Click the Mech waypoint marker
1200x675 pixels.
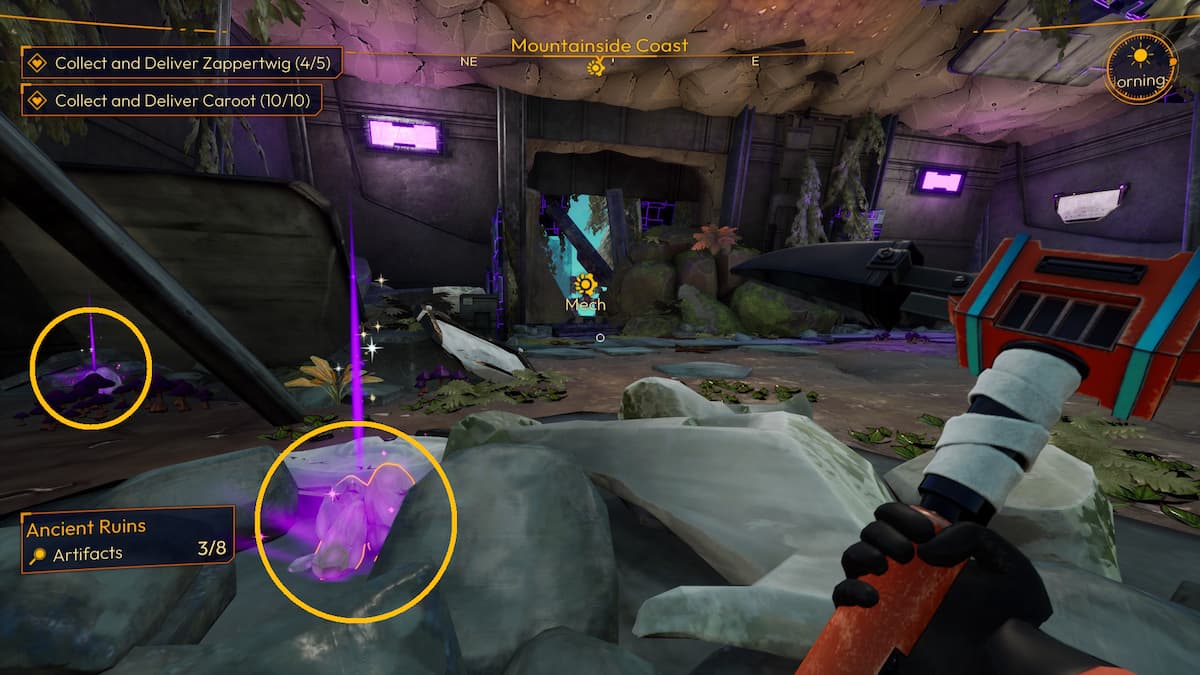point(585,285)
